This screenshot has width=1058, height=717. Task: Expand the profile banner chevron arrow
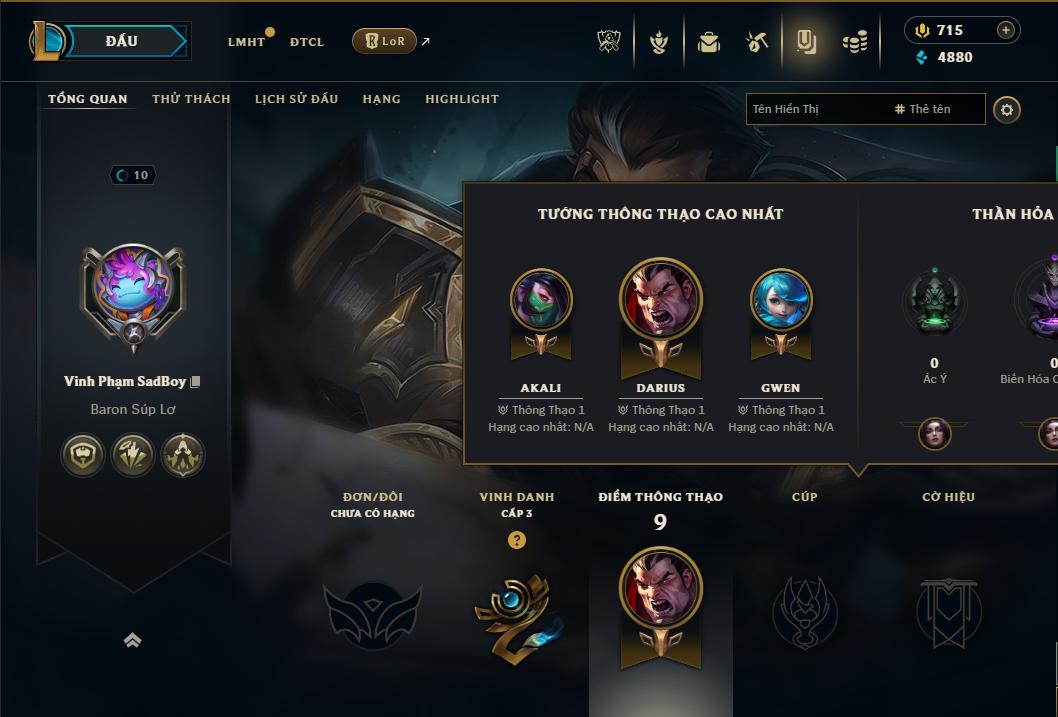[x=132, y=641]
